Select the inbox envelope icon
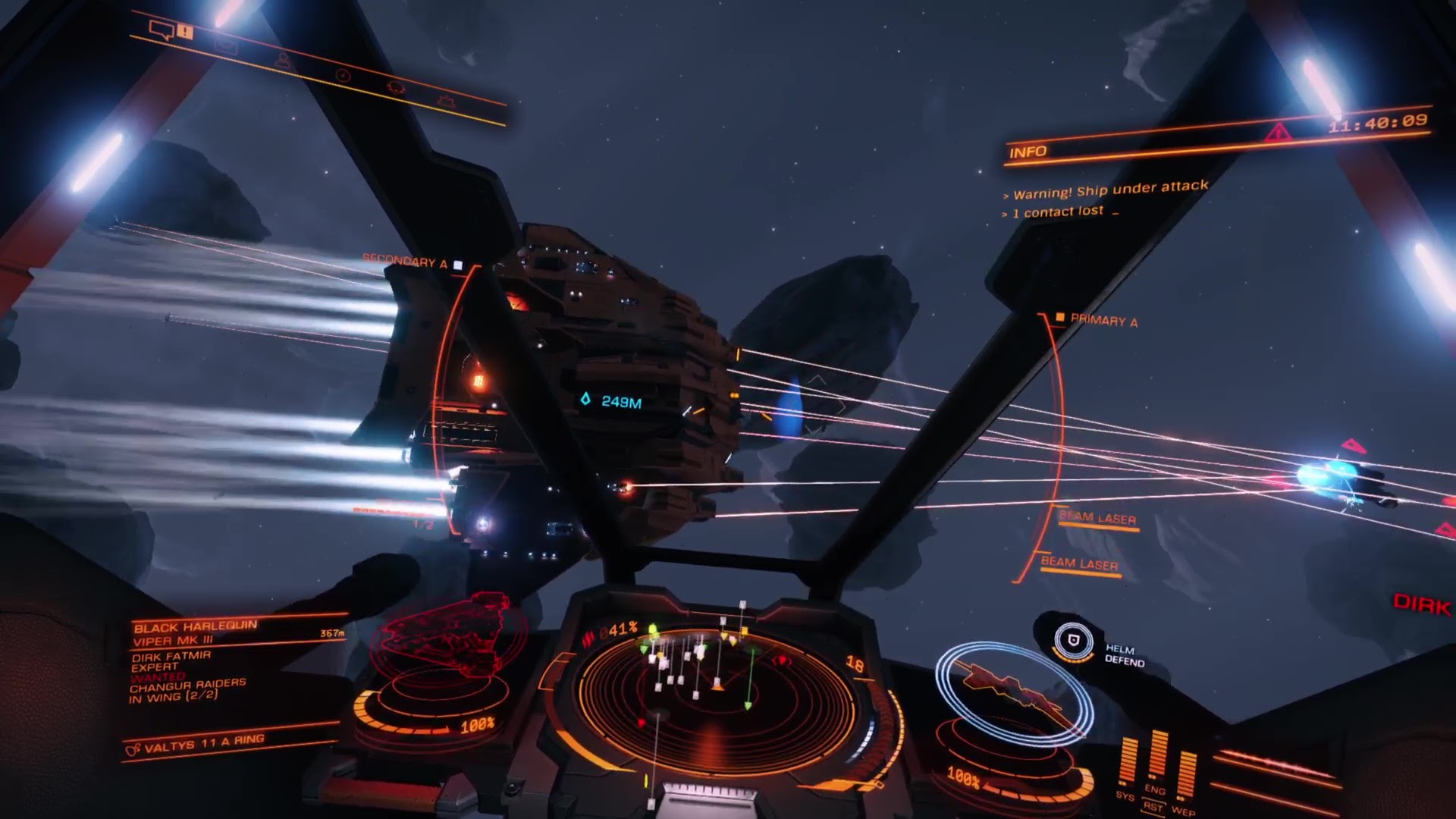Screen dimensions: 1456x819 [226, 47]
